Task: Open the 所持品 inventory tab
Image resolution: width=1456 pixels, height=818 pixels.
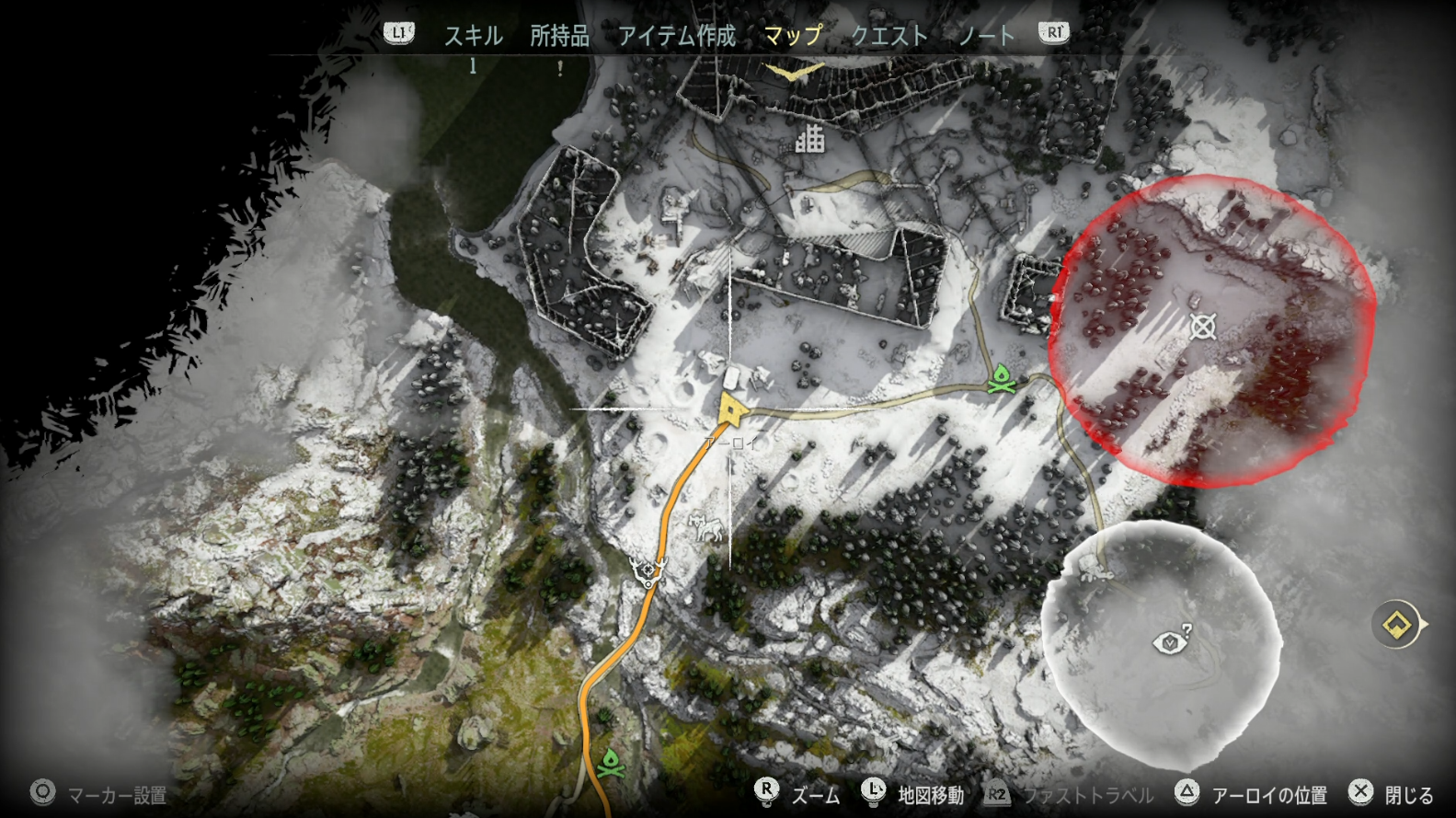Action: coord(559,36)
